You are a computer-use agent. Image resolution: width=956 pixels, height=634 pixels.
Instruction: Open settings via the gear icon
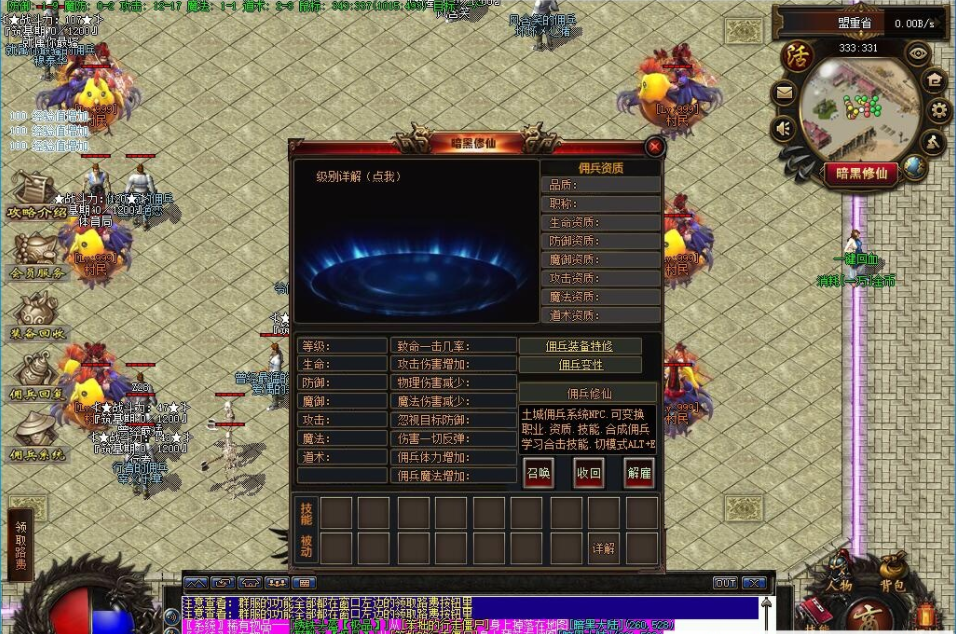click(x=938, y=109)
